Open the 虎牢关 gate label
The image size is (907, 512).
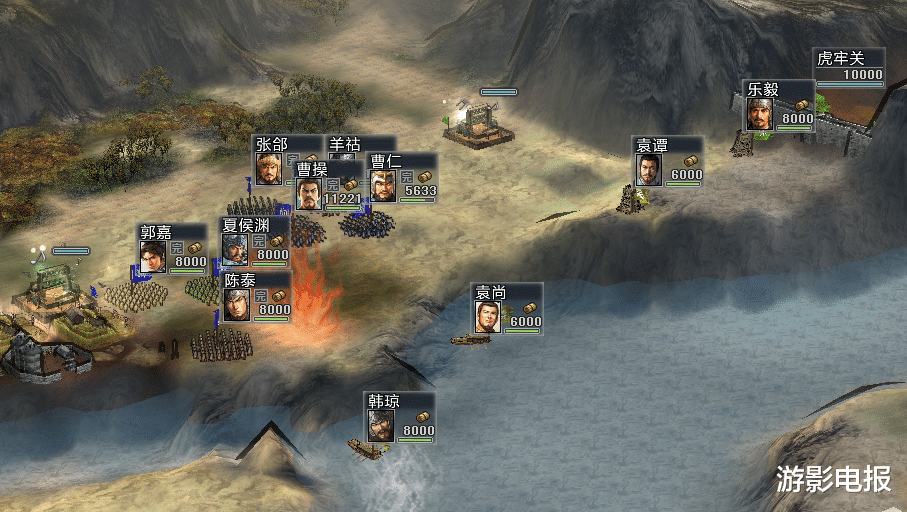[838, 59]
